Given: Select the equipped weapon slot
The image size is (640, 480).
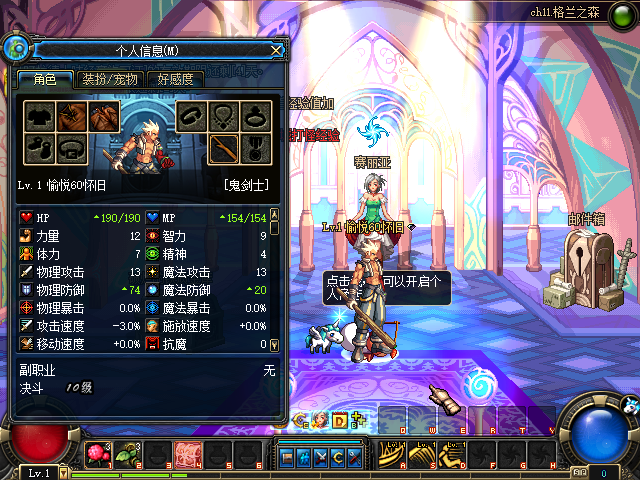Looking at the screenshot, I should tap(224, 148).
